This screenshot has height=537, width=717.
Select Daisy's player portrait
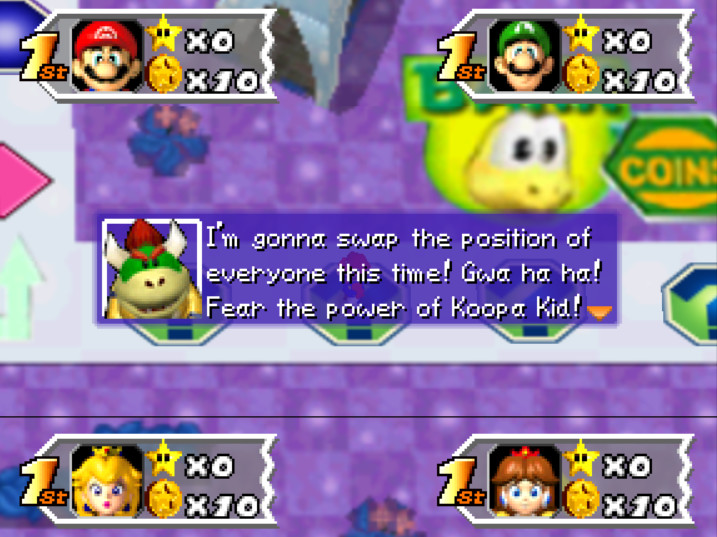click(524, 481)
